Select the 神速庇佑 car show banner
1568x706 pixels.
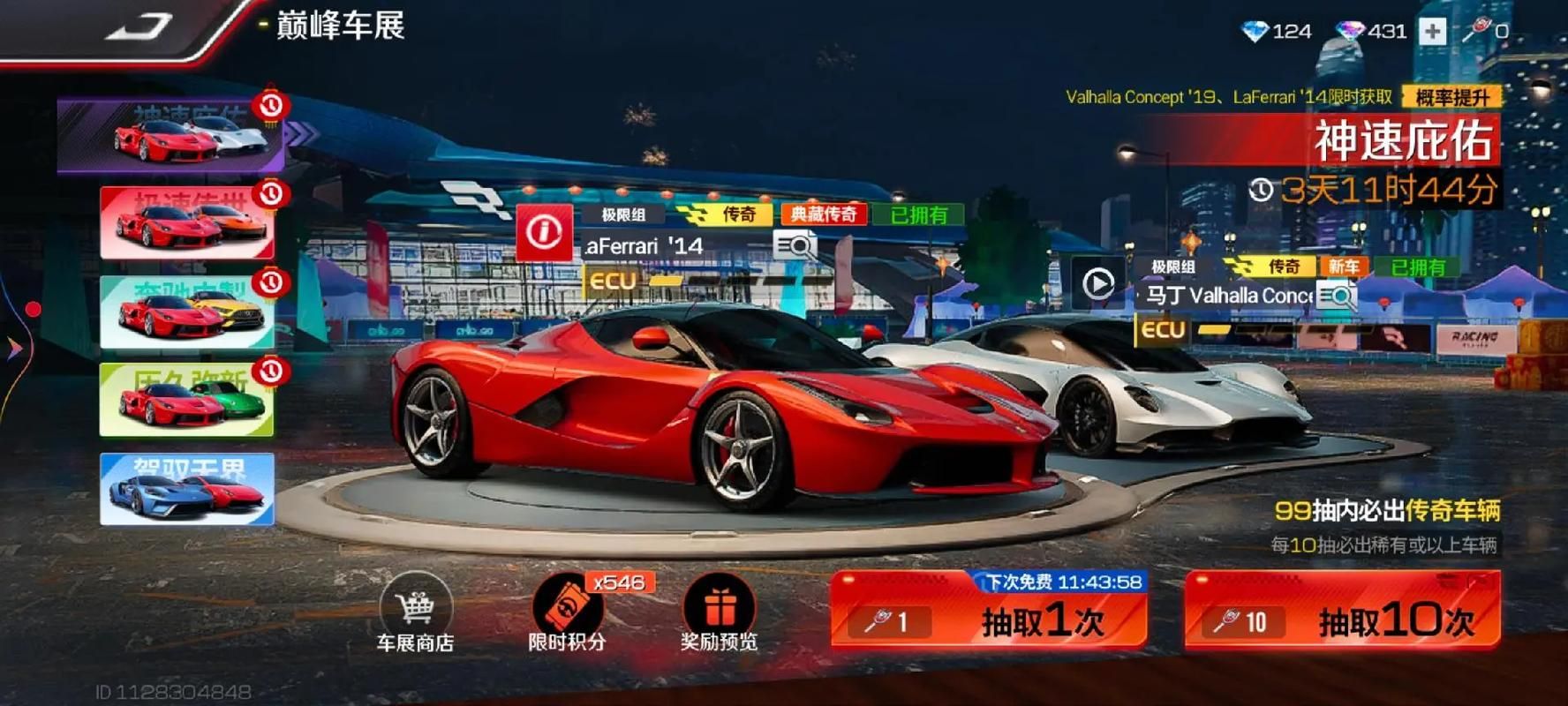point(172,136)
